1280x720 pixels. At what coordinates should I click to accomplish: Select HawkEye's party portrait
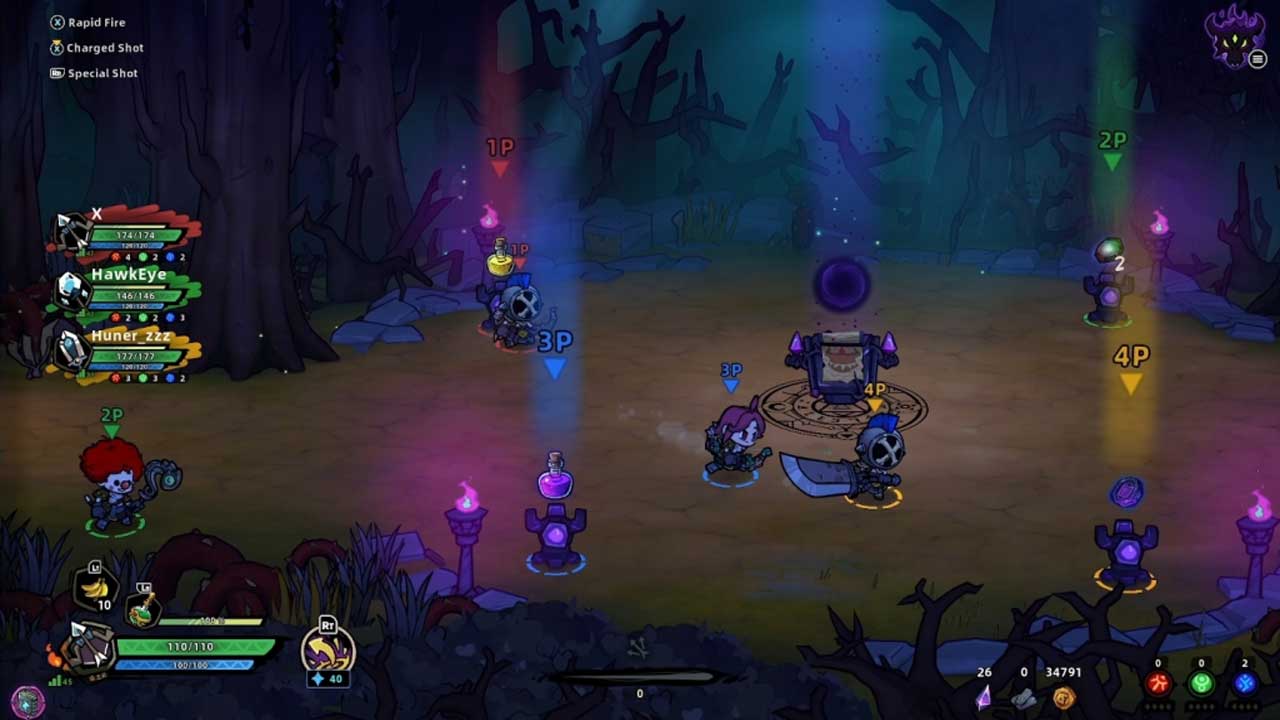point(72,291)
